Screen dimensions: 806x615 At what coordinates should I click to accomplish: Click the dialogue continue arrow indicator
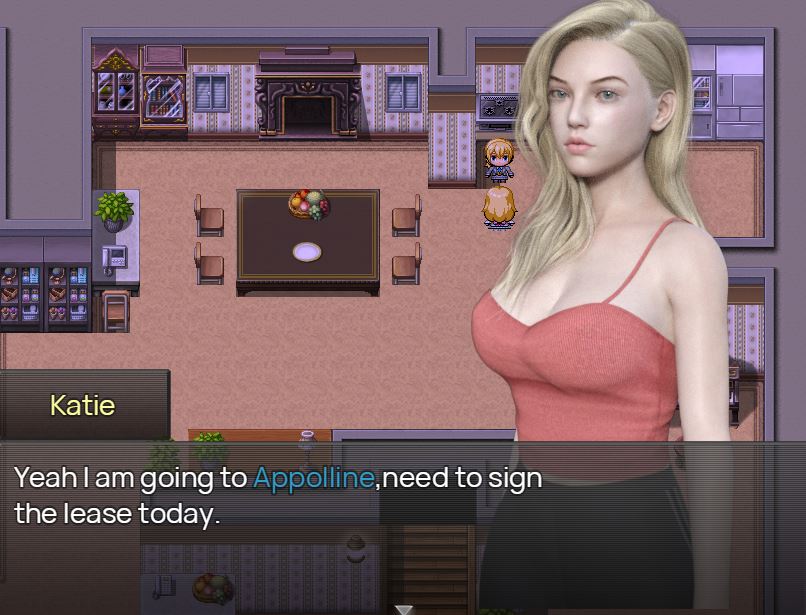pyautogui.click(x=403, y=608)
